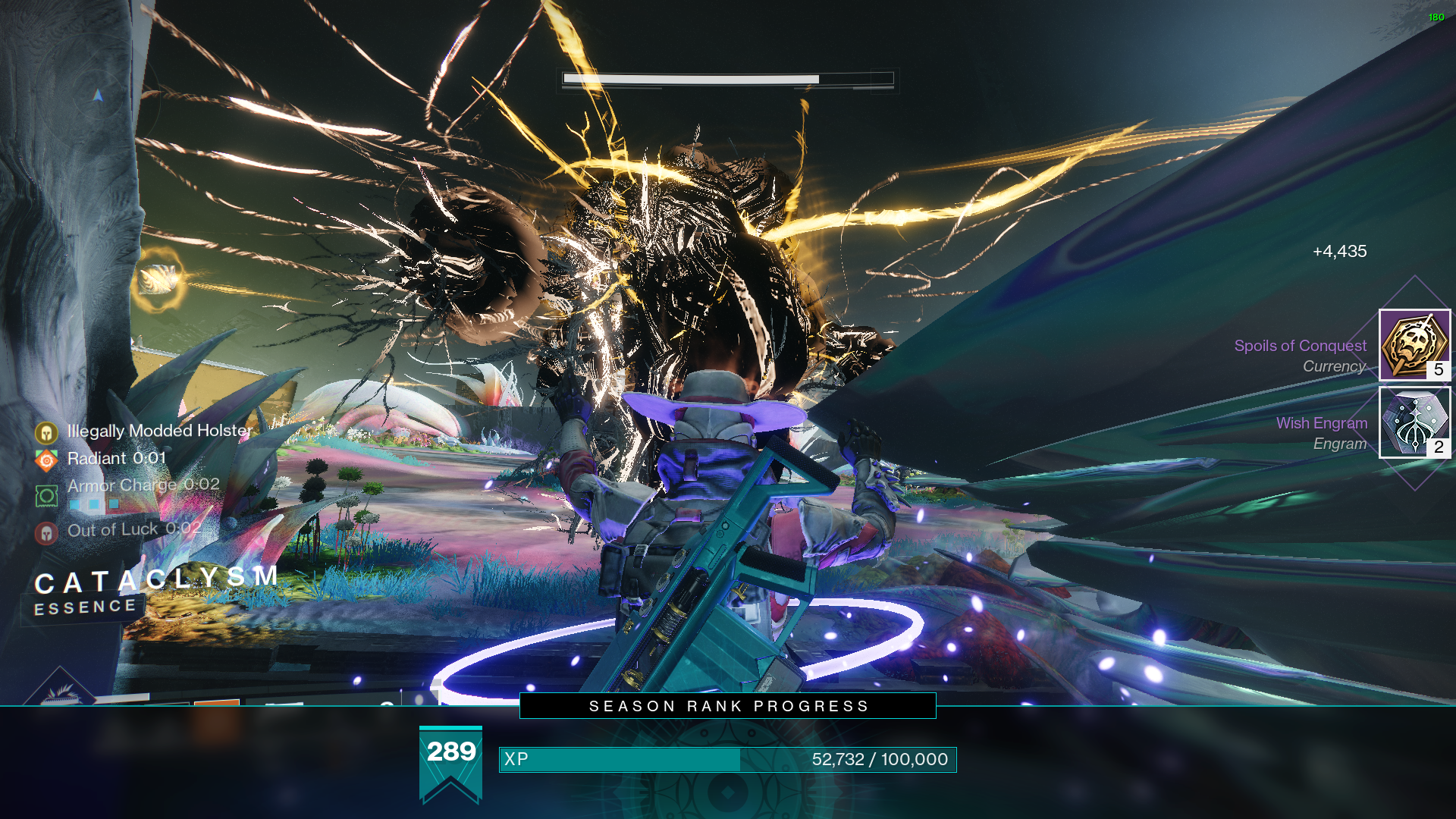Click the Season Rank Progress banner

[727, 706]
